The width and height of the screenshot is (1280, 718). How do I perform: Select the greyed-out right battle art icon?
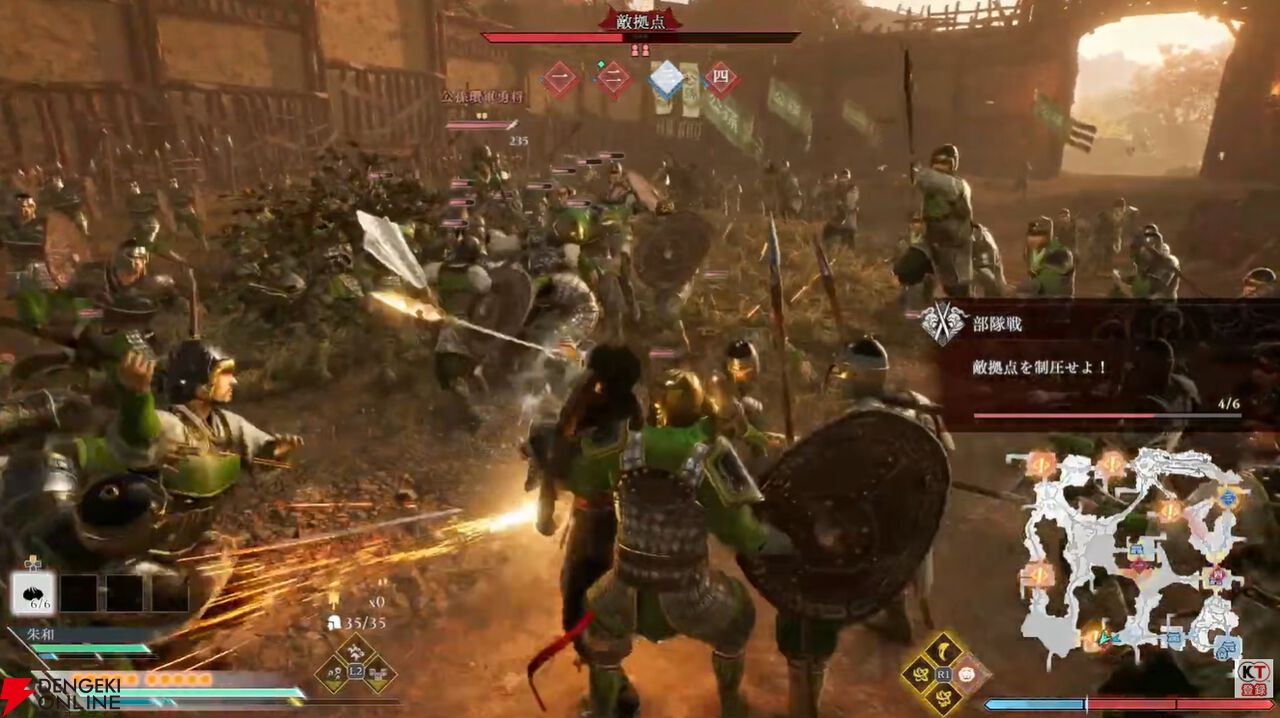tap(966, 674)
